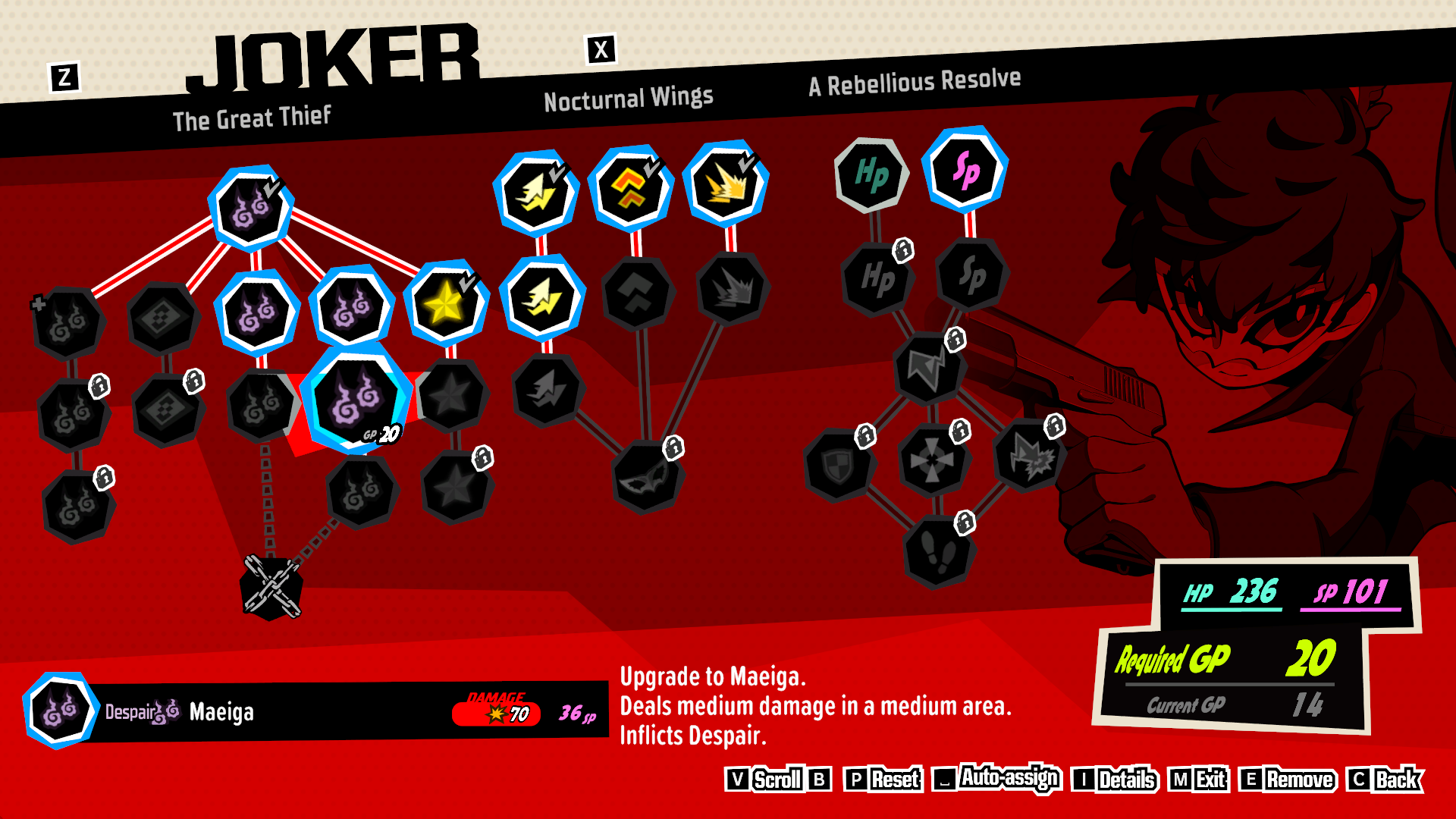Select the locked crosshair skill node
Image resolution: width=1456 pixels, height=819 pixels.
click(x=932, y=460)
